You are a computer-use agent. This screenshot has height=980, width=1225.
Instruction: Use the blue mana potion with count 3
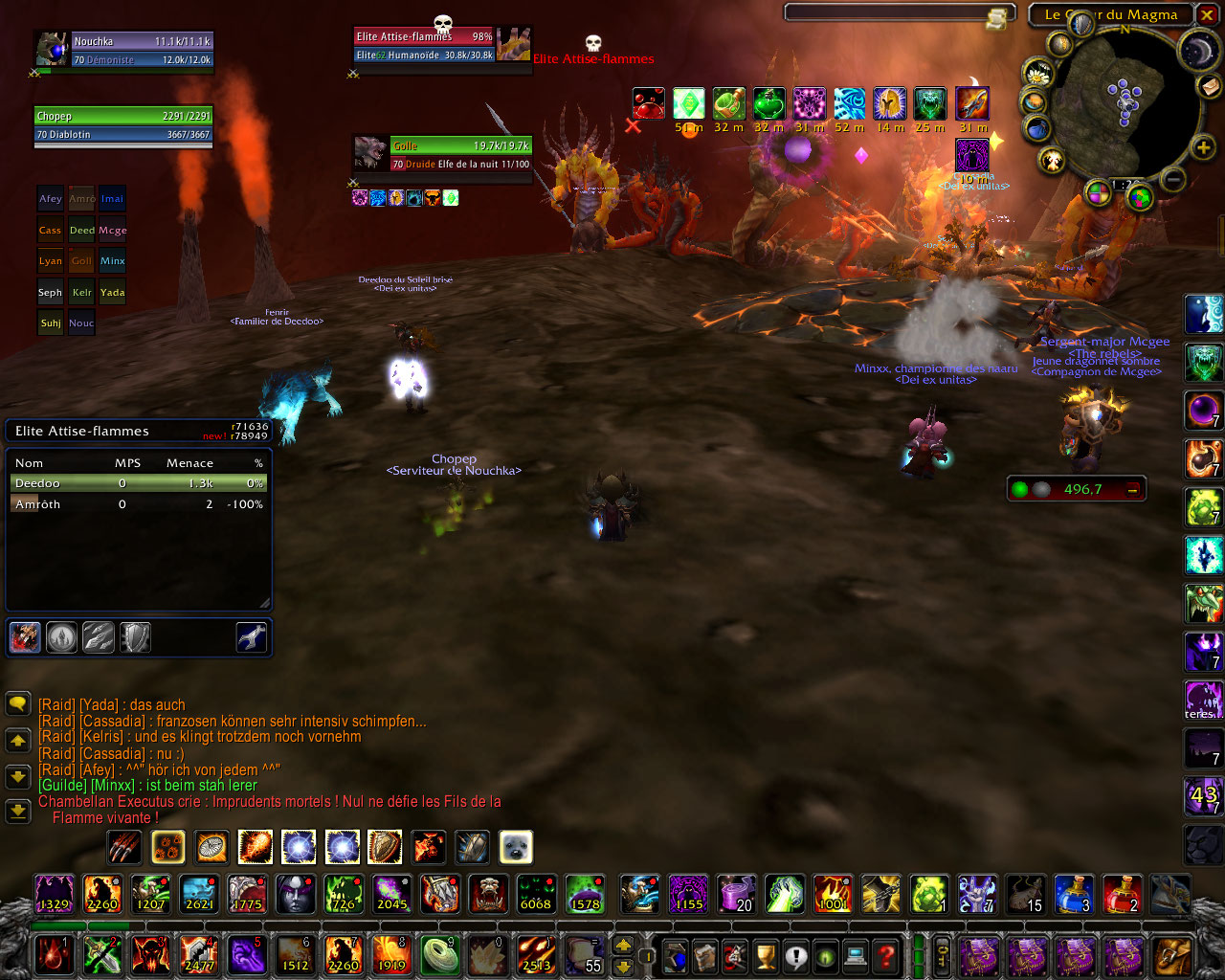tap(1074, 893)
